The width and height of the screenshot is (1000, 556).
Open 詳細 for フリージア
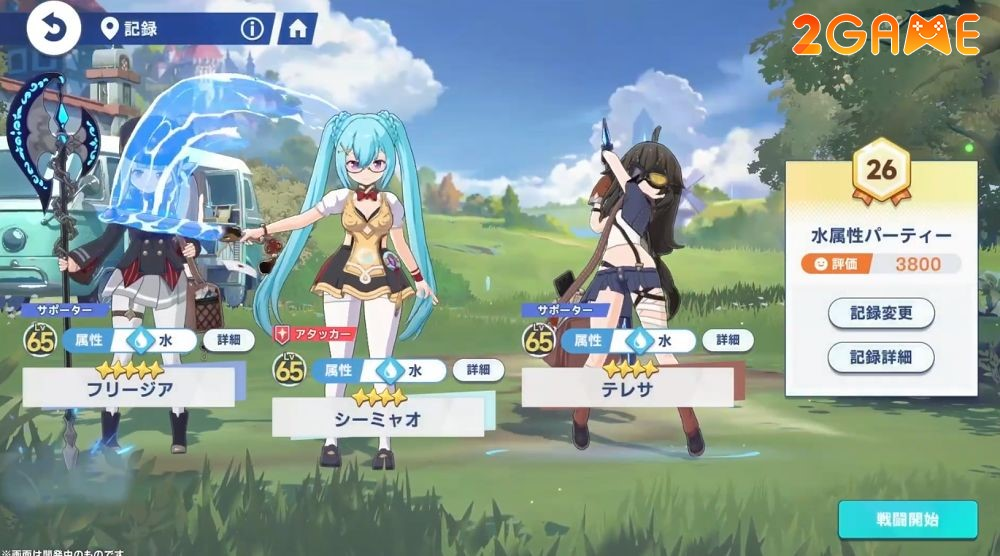tap(228, 340)
